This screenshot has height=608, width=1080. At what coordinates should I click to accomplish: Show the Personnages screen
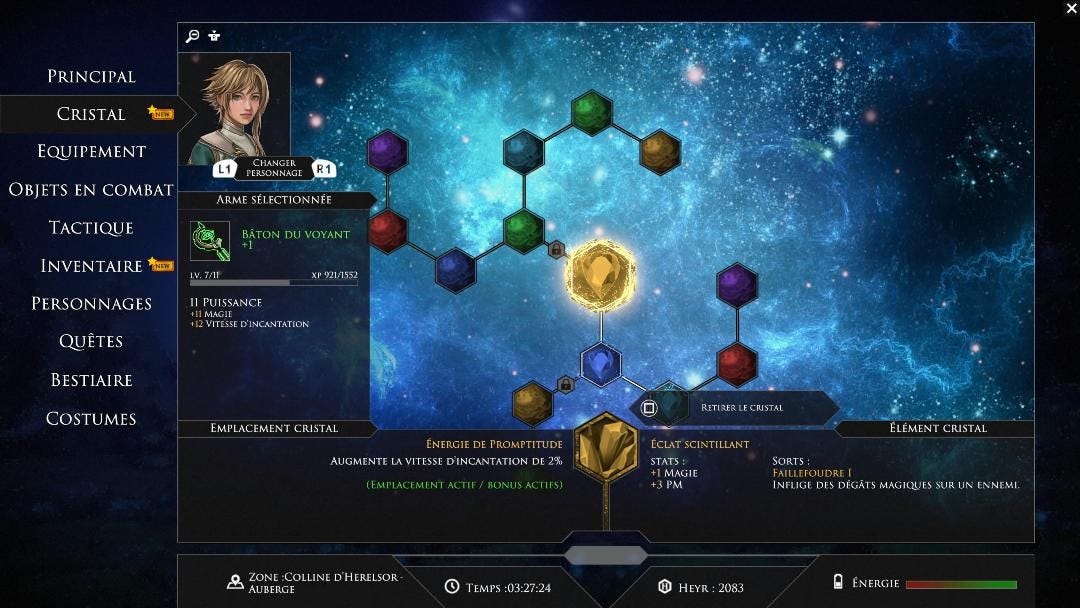pos(91,303)
